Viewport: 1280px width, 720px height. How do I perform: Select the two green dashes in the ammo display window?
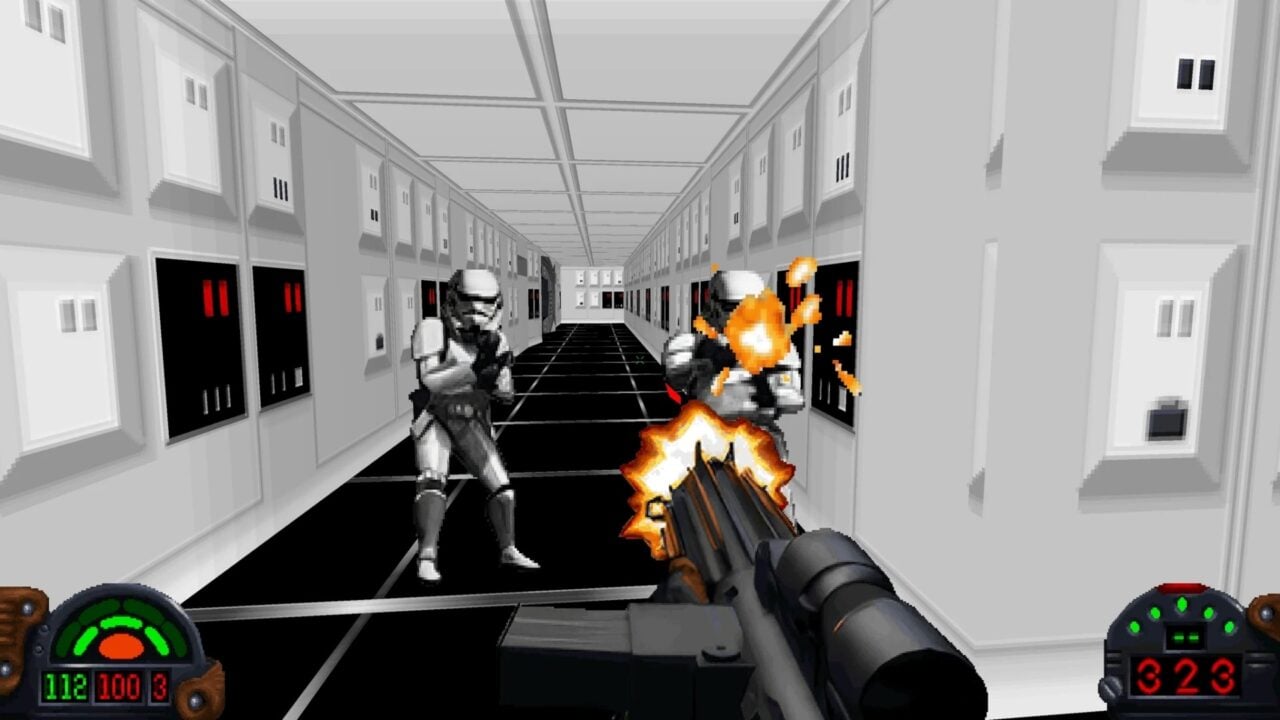(1186, 637)
